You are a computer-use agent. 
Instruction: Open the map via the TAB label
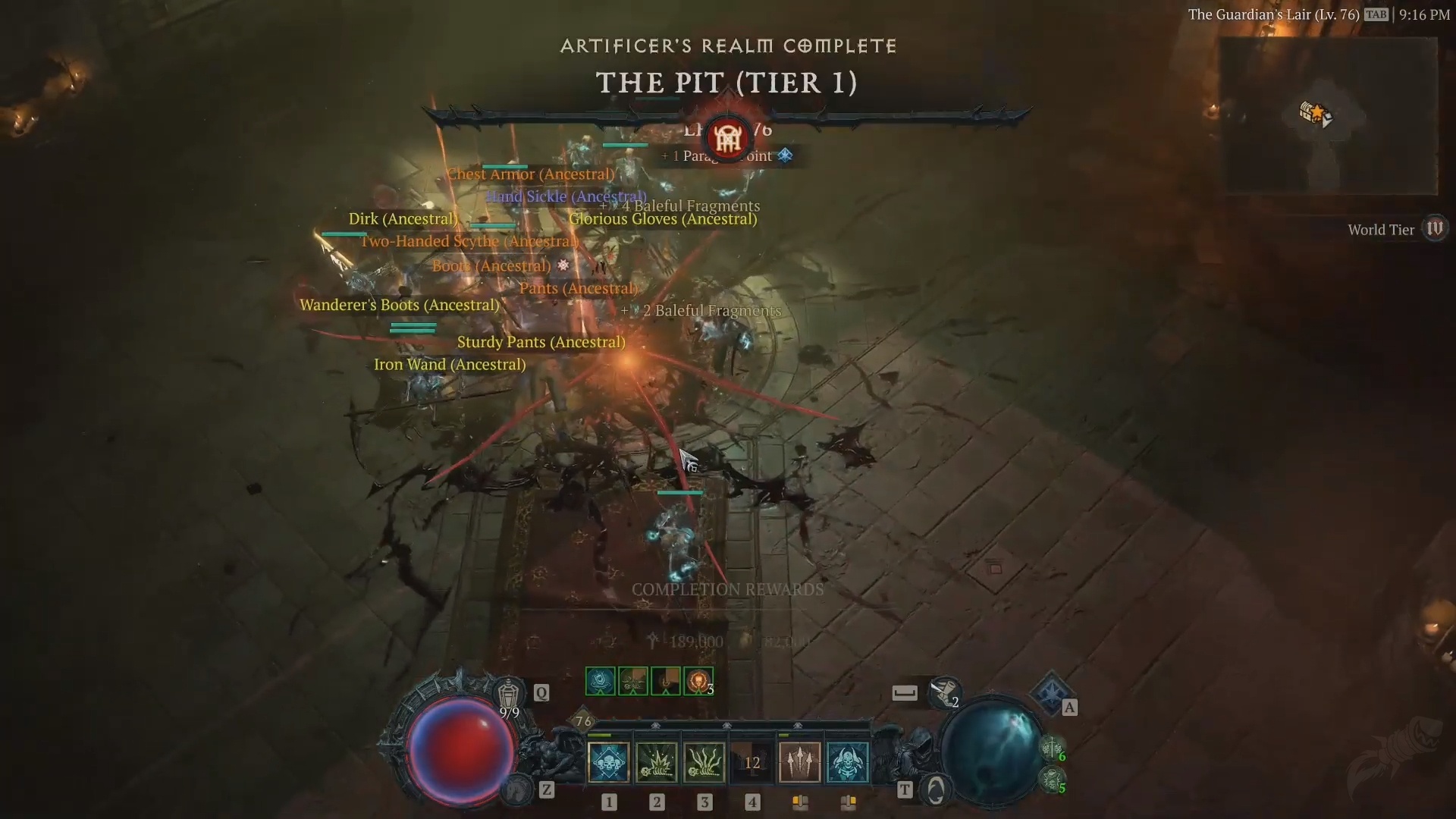tap(1377, 14)
